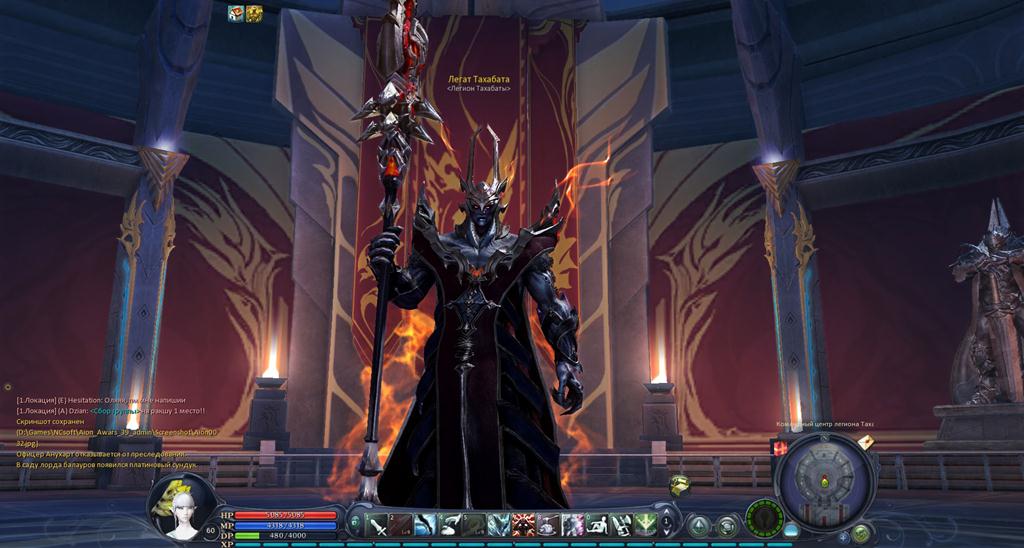Click the blue crystal round menu button

tap(699, 525)
